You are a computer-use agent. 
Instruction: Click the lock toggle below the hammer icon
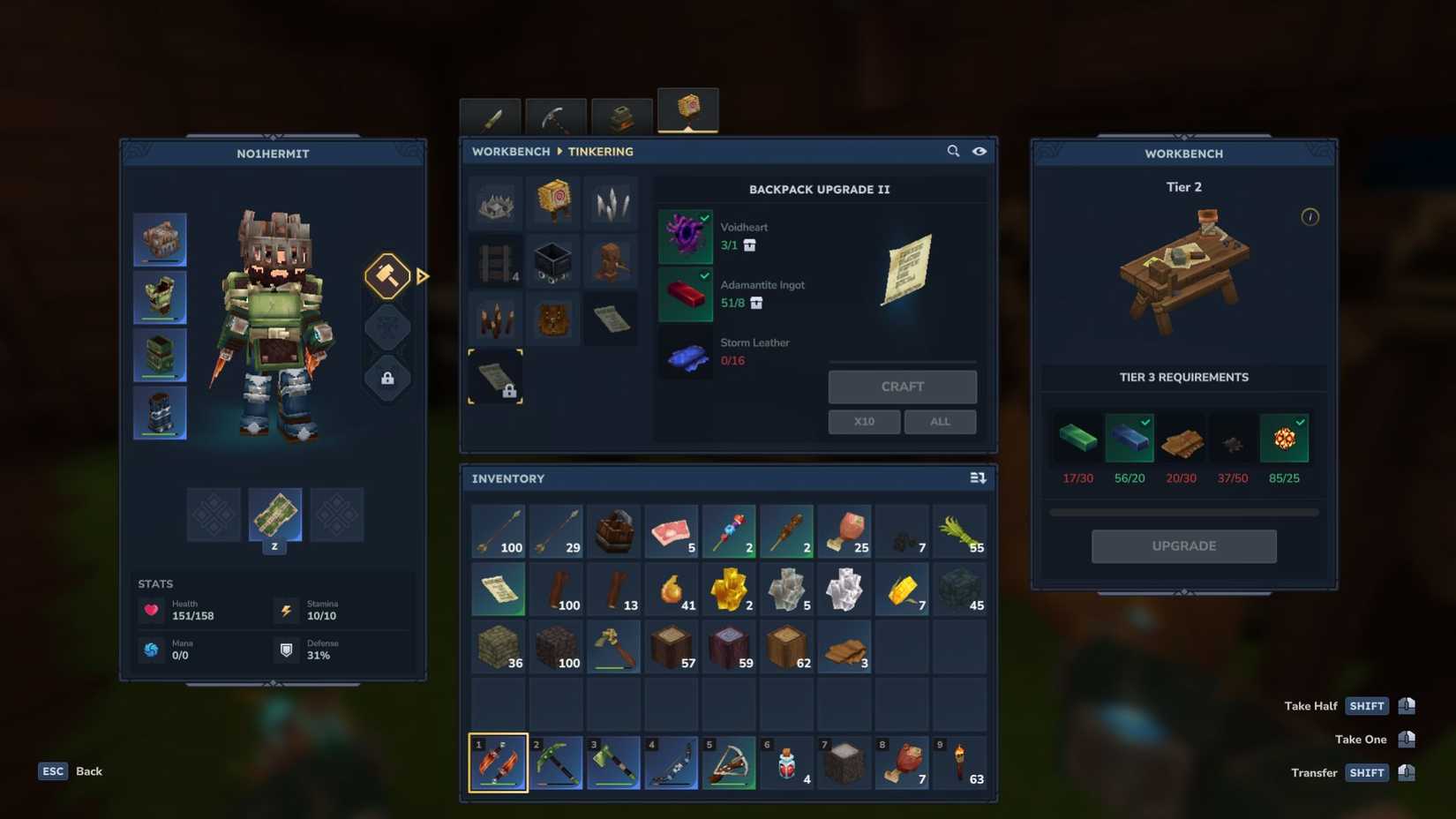[388, 378]
